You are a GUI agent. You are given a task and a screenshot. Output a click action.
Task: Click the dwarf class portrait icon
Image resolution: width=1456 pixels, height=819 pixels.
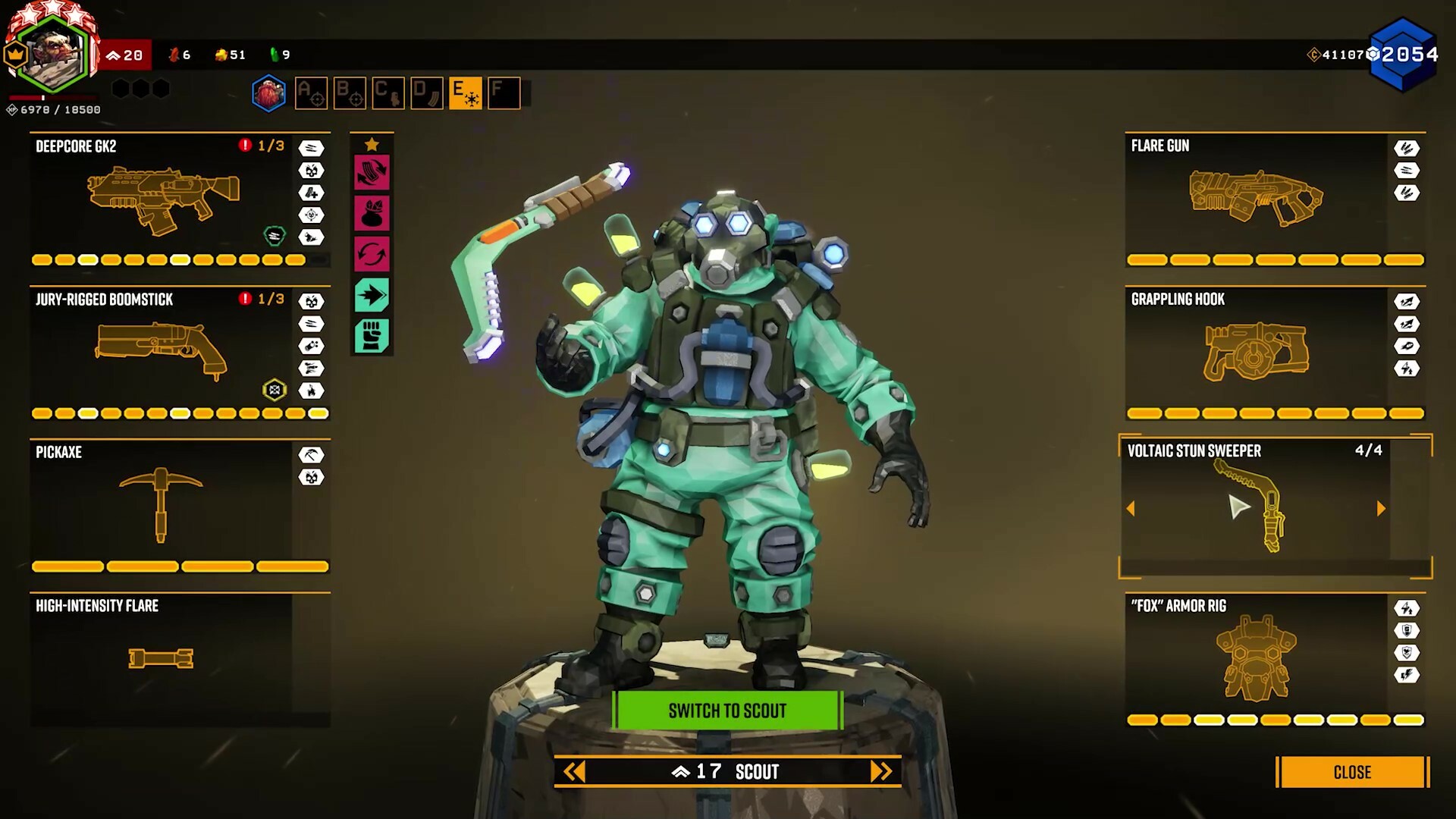click(x=268, y=93)
